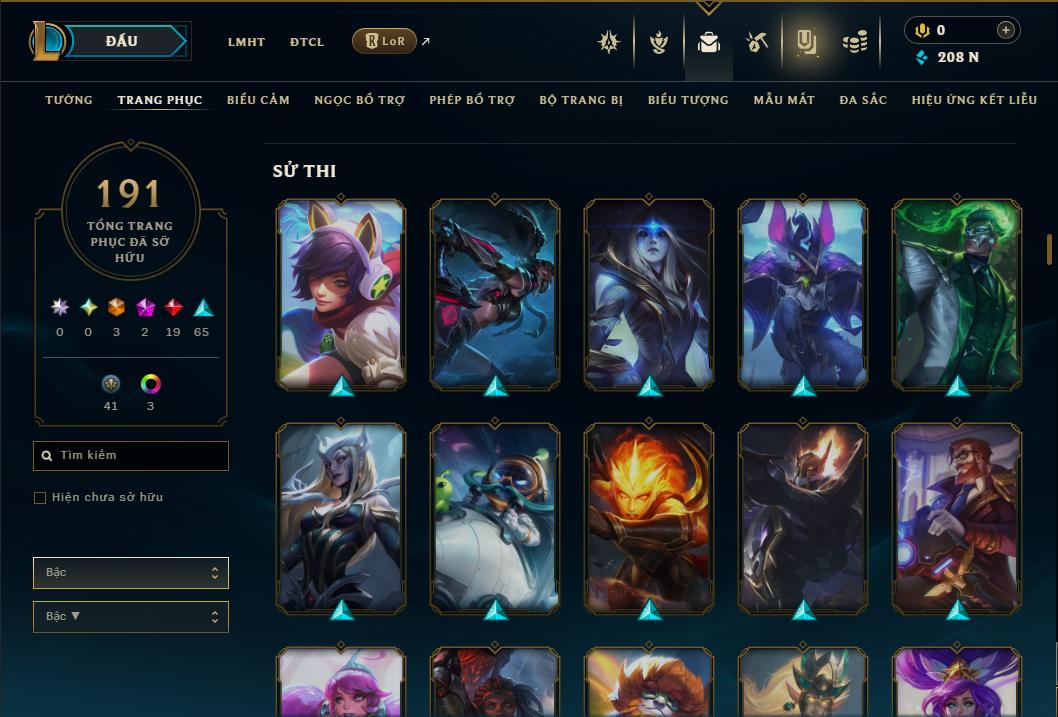Open the Bậc ▼ sort dropdown
This screenshot has width=1058, height=717.
(131, 617)
